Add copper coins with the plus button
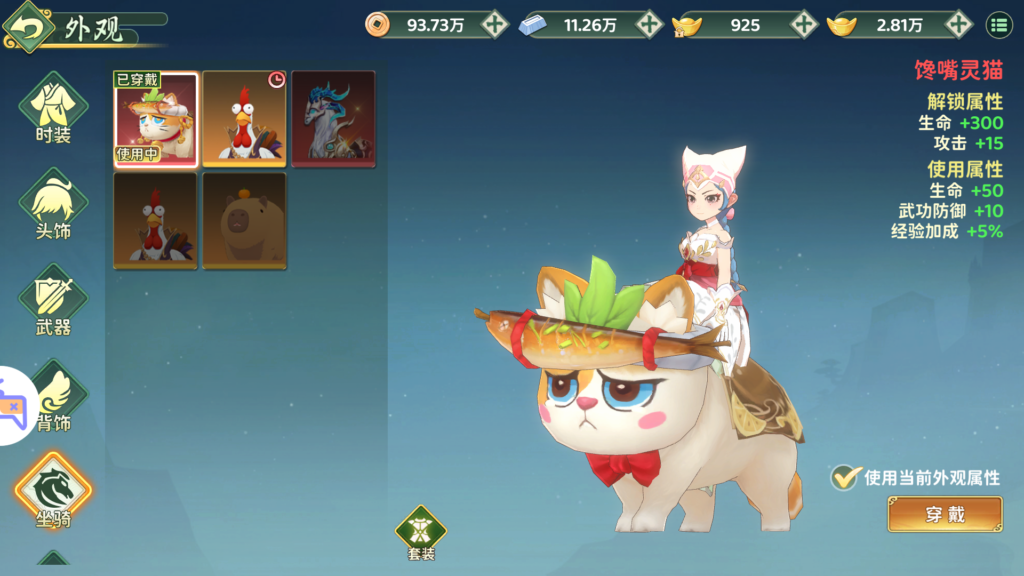1024x576 pixels. 494,25
